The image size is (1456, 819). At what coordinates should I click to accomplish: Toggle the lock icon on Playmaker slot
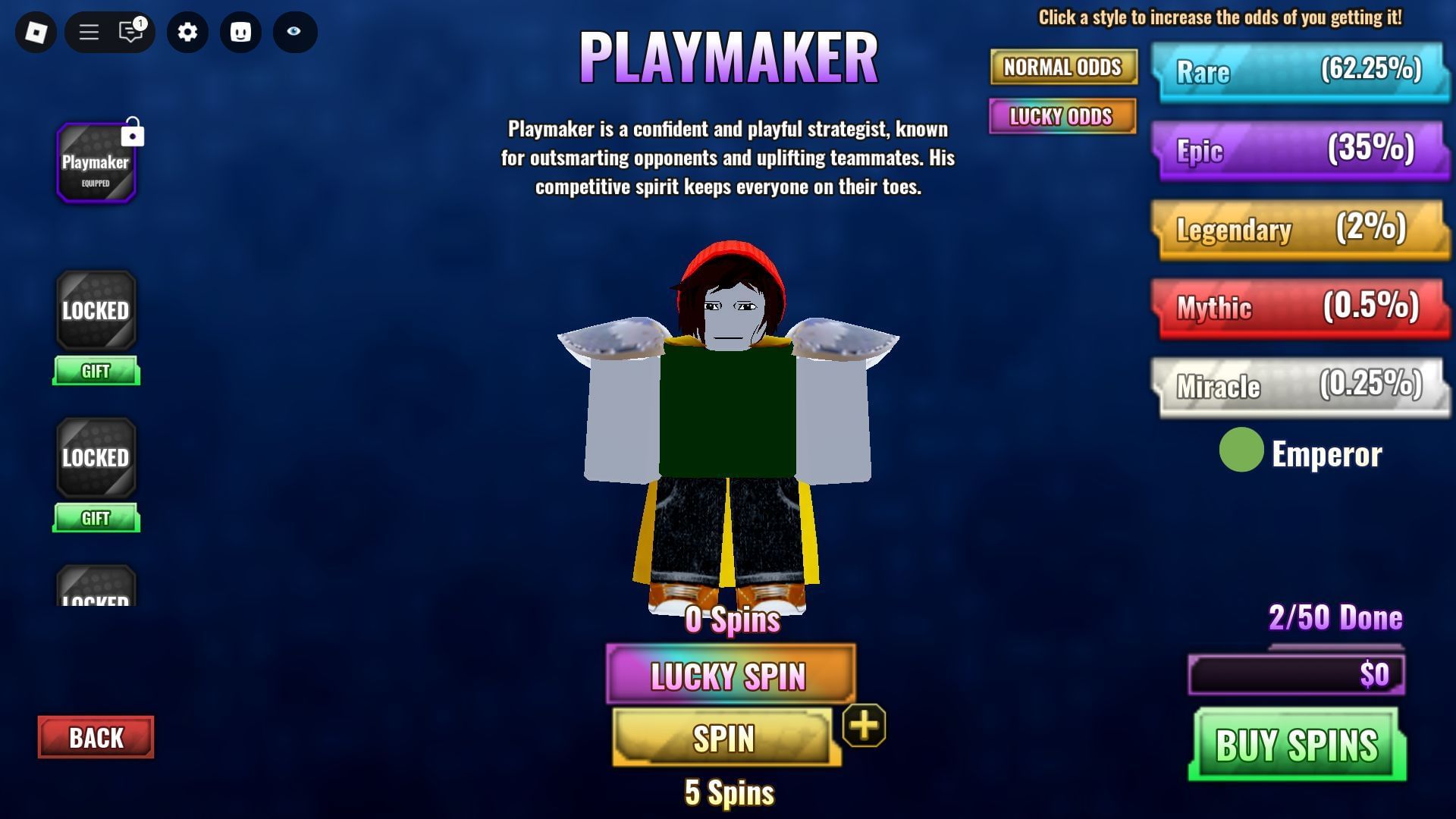click(133, 132)
